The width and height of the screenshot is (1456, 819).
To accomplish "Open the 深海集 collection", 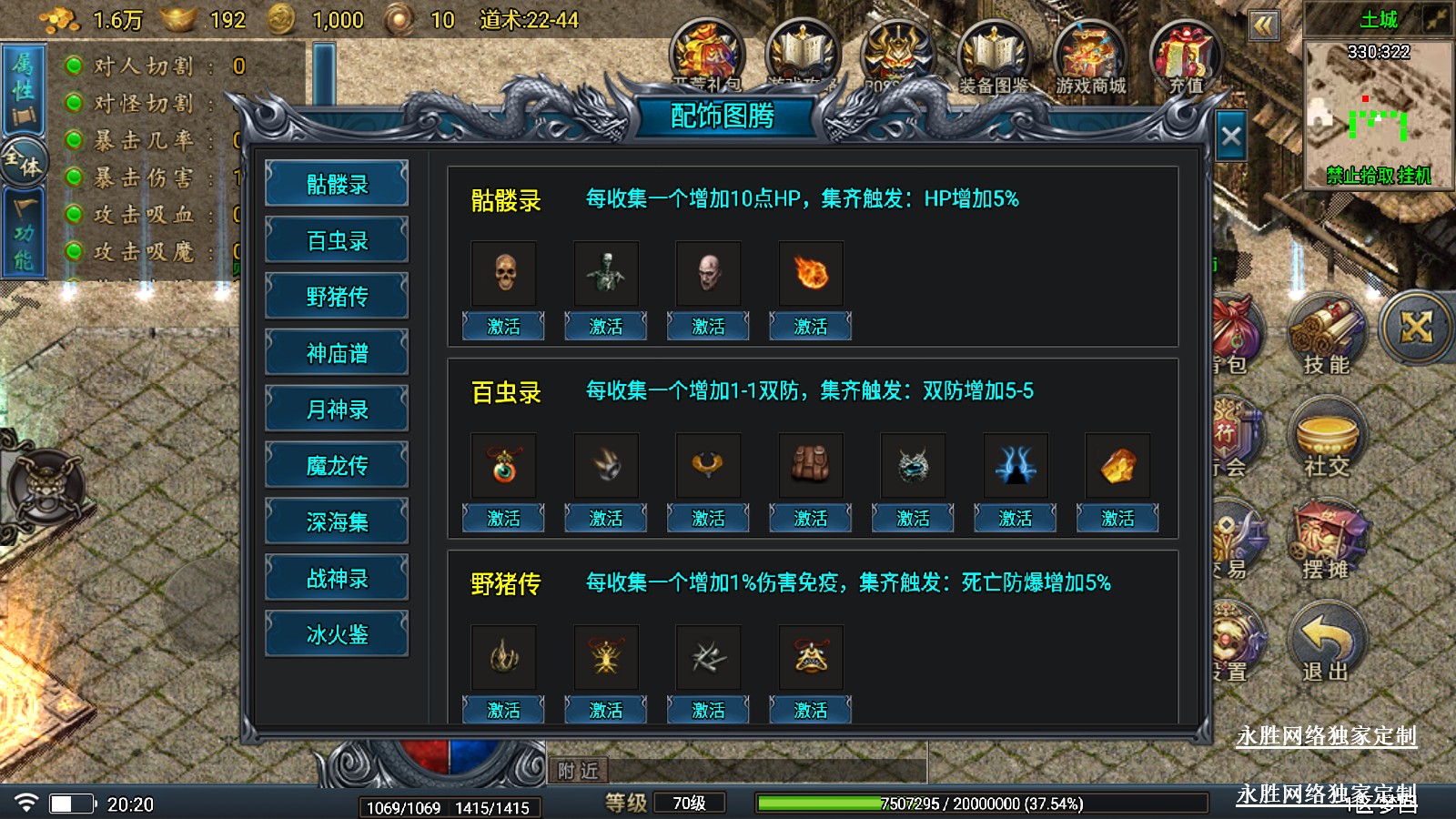I will (x=337, y=522).
